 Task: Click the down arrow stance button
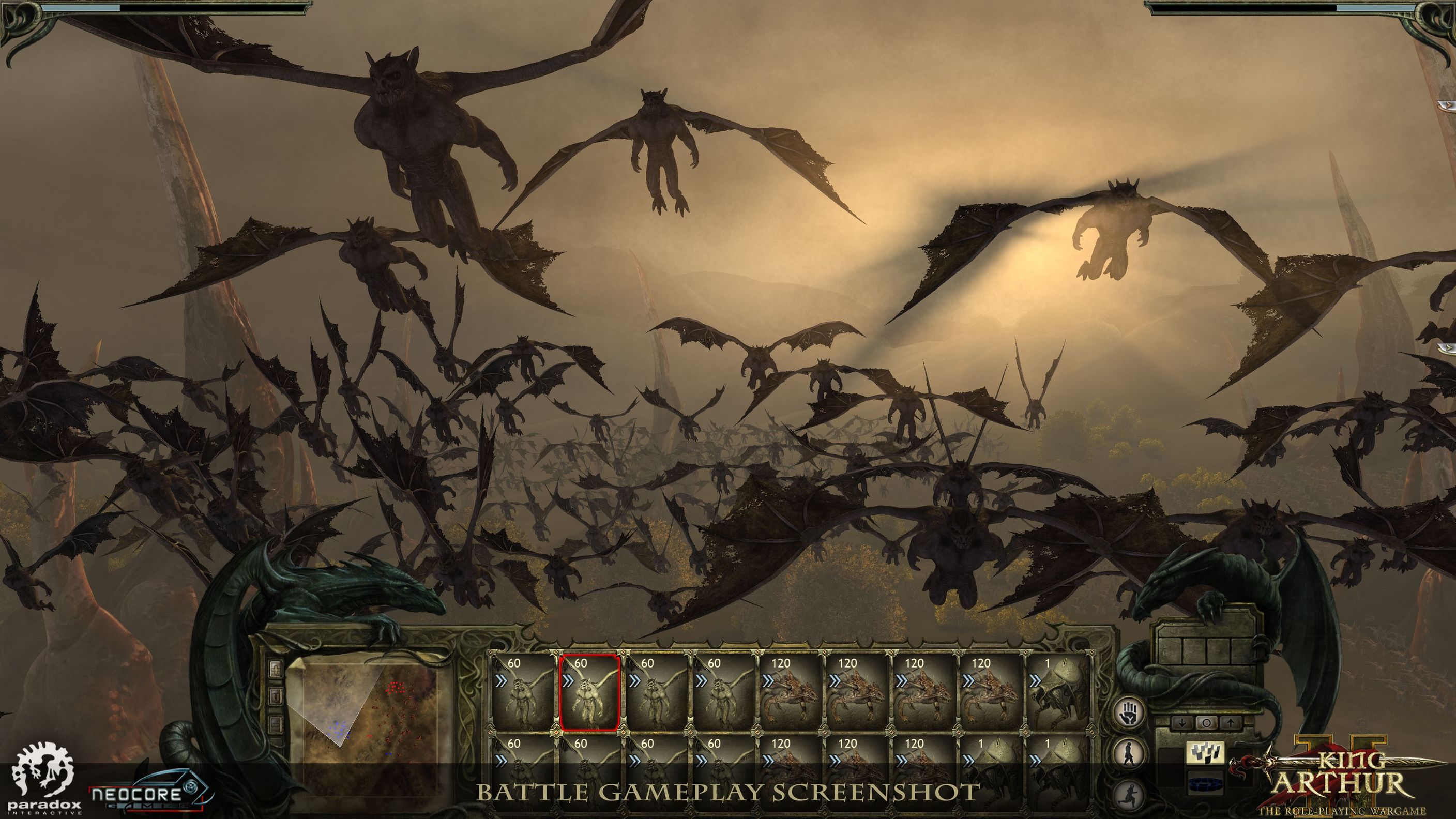tap(1182, 722)
